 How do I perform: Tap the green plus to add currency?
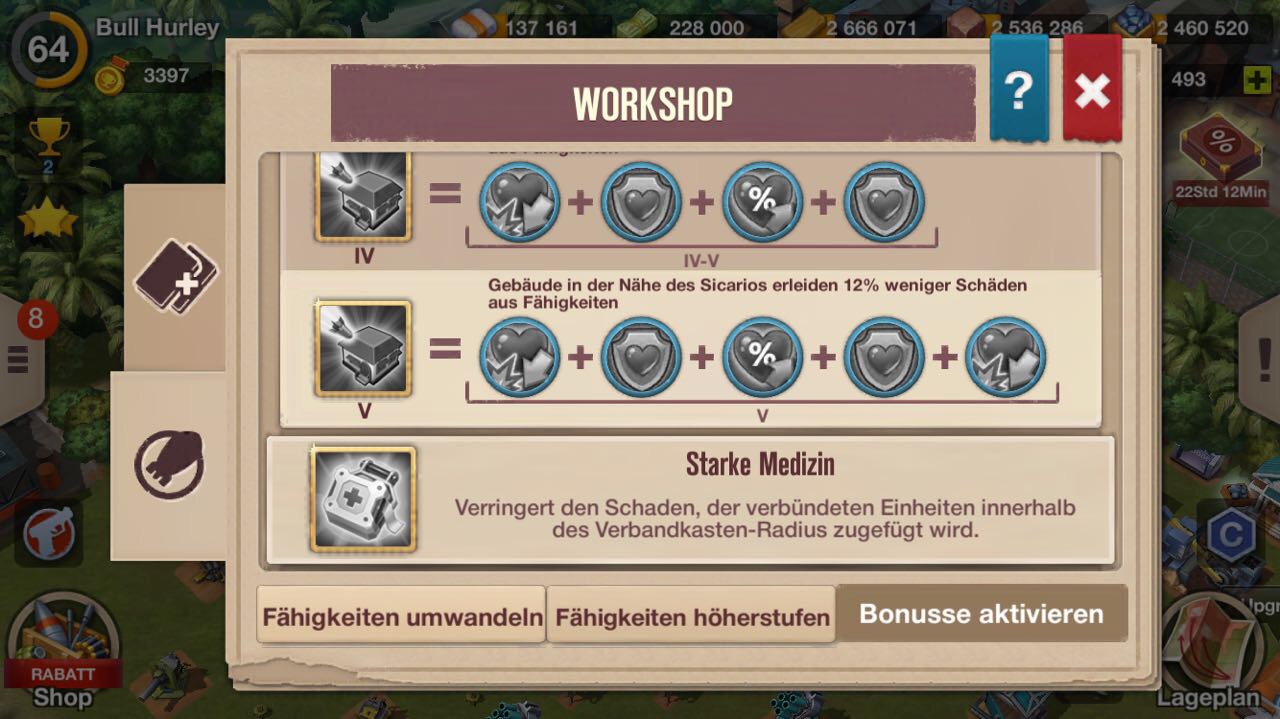click(1257, 80)
